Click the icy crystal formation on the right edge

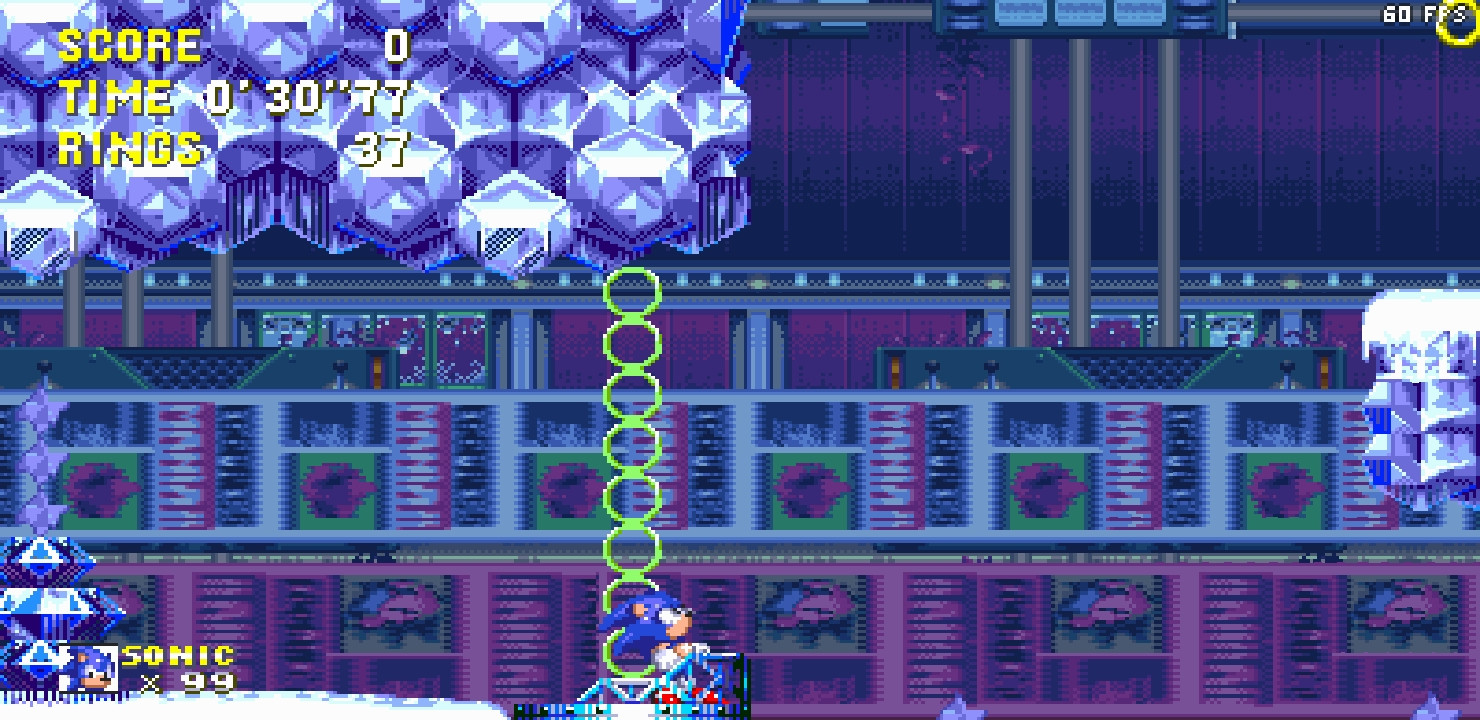1420,400
